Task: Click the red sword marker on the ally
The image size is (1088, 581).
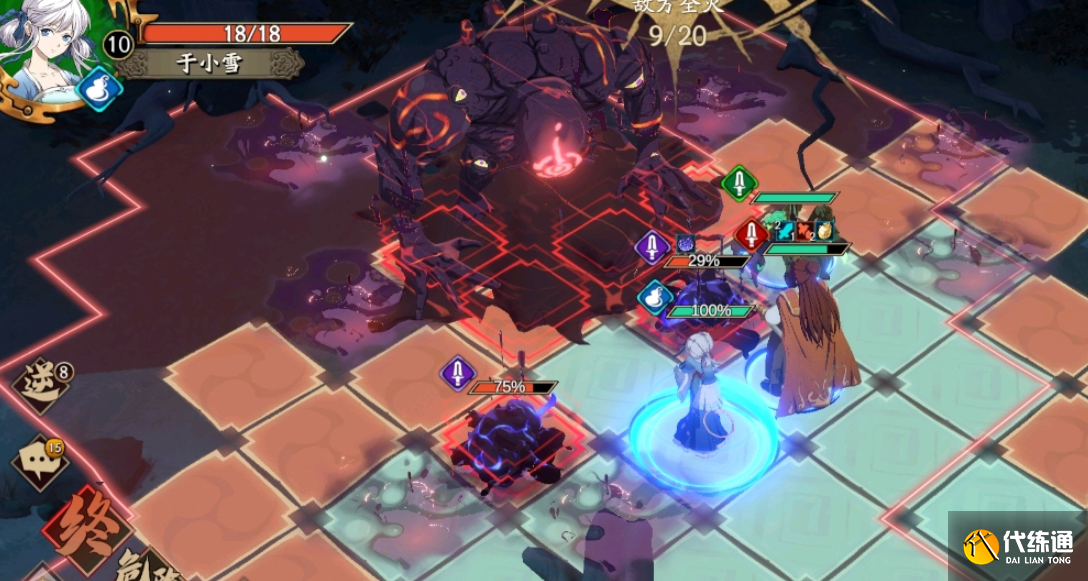Action: (x=752, y=236)
